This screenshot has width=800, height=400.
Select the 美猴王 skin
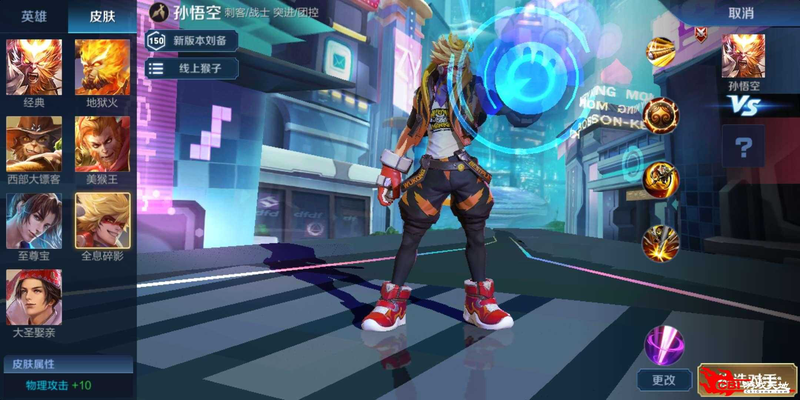click(x=102, y=143)
